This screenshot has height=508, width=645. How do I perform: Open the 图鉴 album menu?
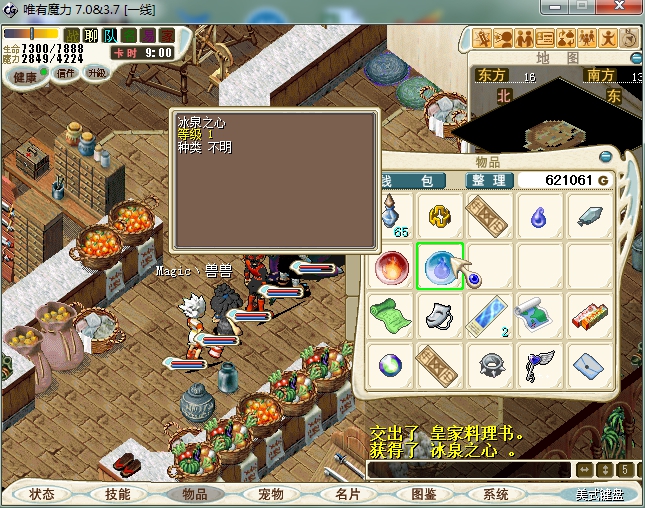tap(423, 494)
